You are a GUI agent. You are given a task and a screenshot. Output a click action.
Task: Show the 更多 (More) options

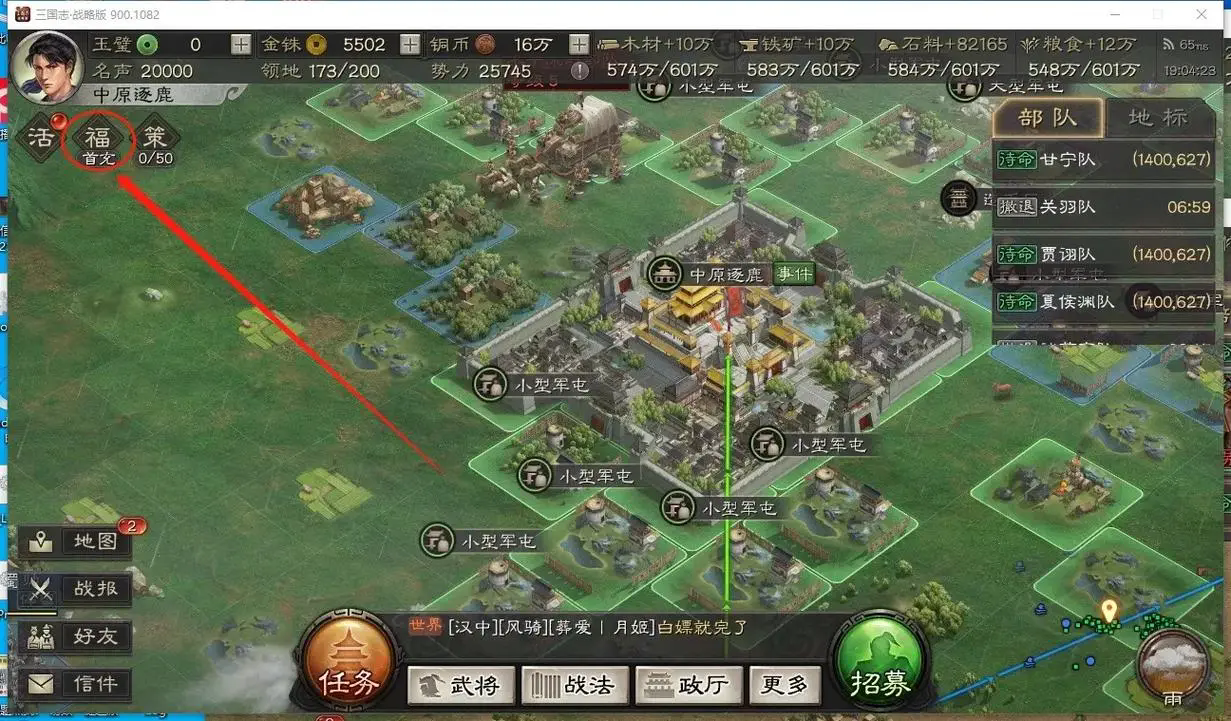[784, 685]
